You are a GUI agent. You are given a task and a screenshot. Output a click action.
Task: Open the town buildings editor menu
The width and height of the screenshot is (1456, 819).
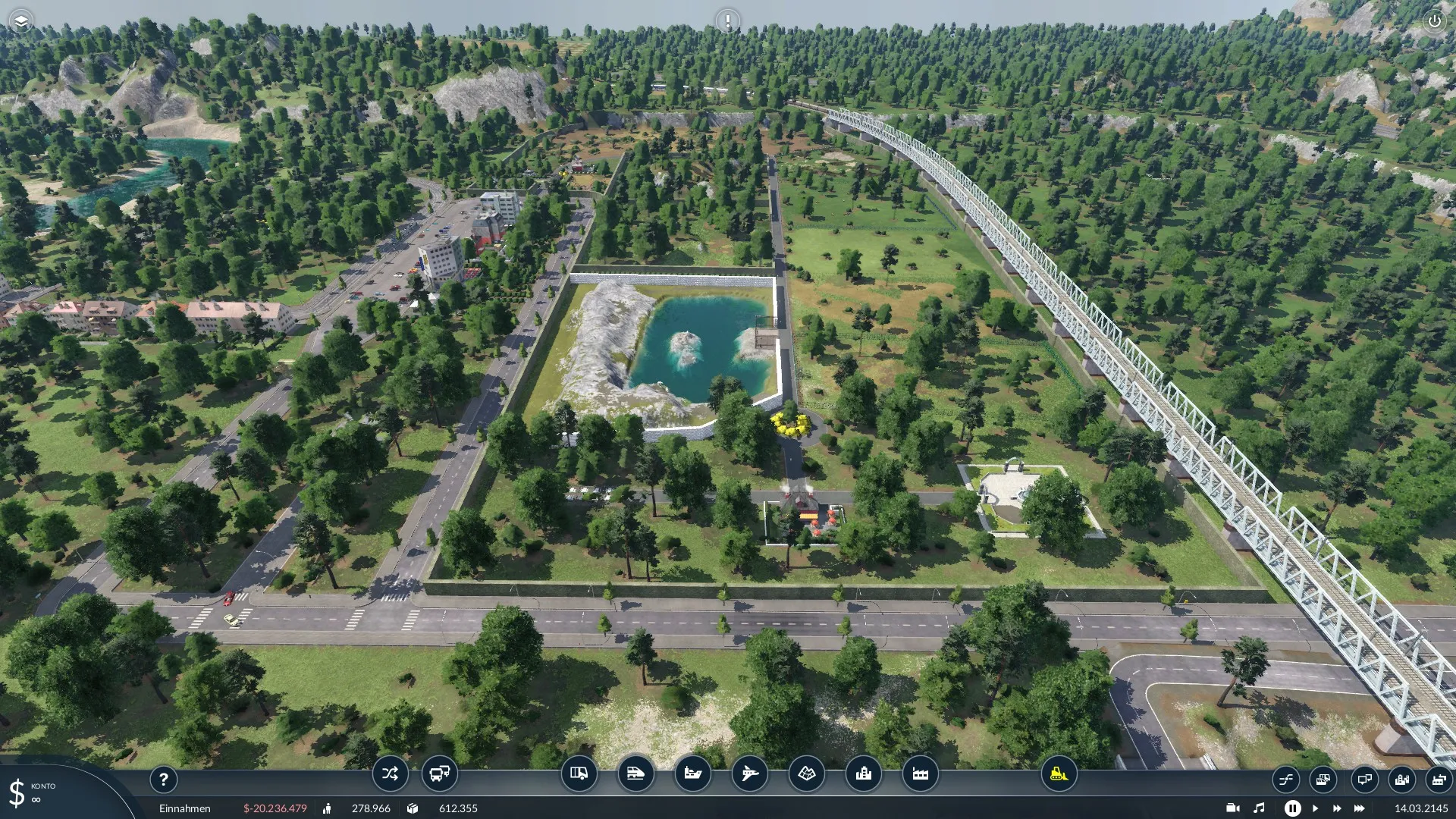[x=863, y=774]
